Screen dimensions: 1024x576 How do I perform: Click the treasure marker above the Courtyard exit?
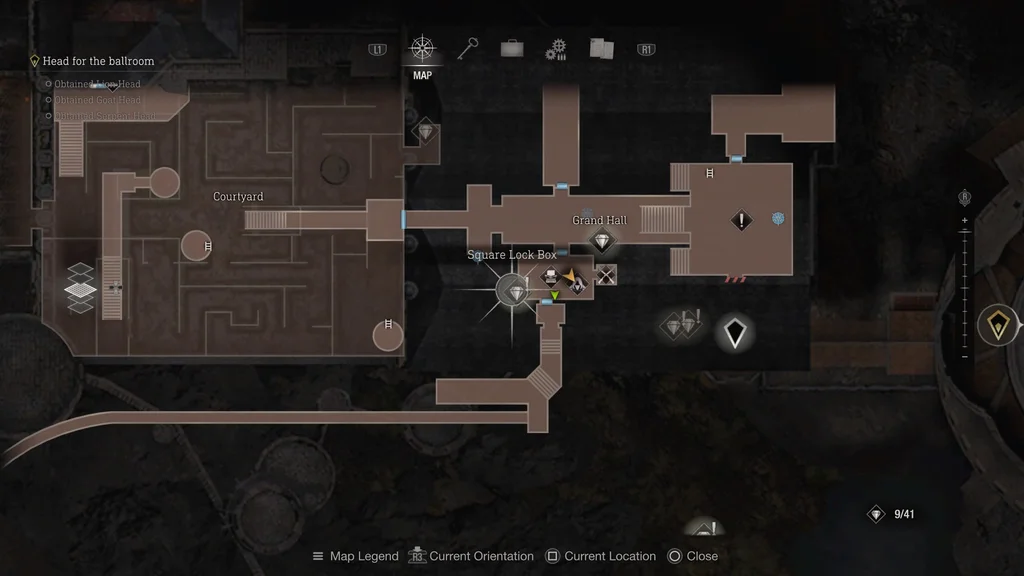point(427,132)
